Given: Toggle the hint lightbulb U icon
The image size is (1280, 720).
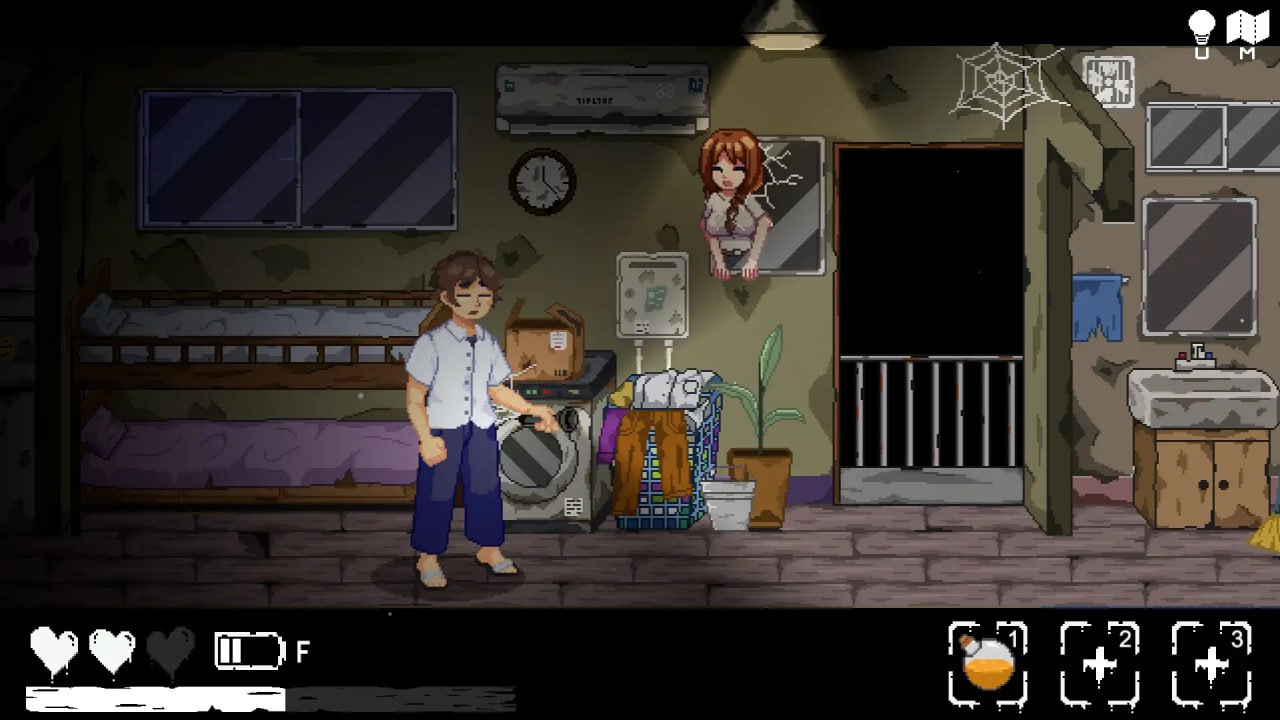Looking at the screenshot, I should tap(1199, 28).
